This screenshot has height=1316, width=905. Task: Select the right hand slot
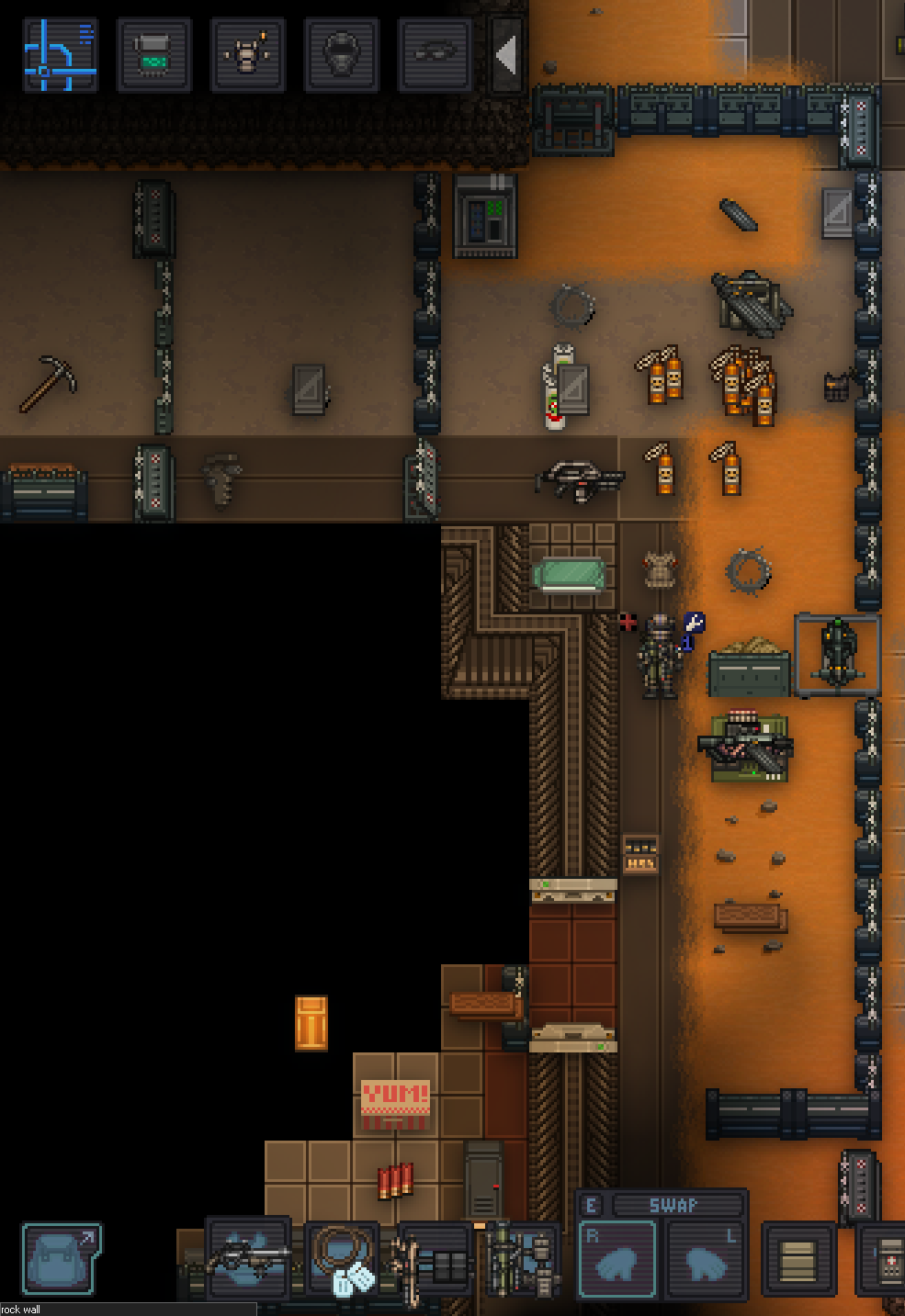[617, 1260]
